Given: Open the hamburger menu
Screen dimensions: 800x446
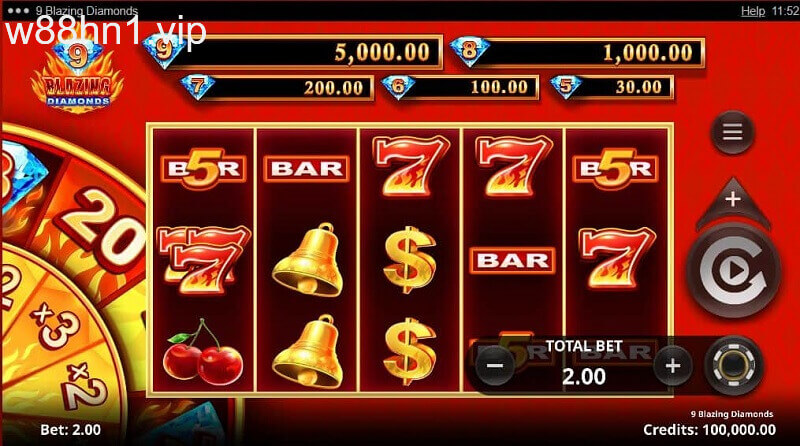Looking at the screenshot, I should 732,132.
